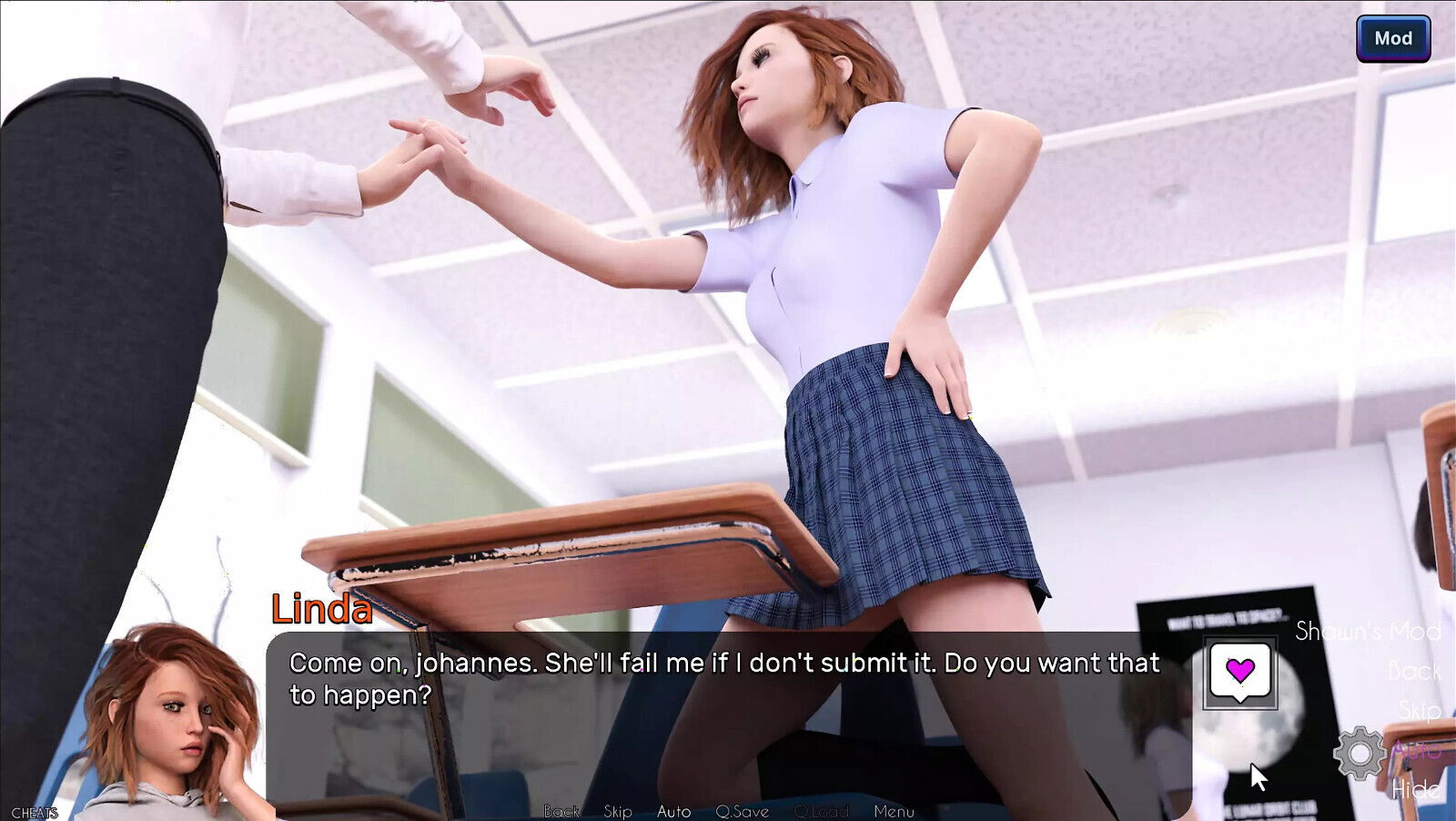
Task: Toggle Auto next to Q.Save
Action: click(673, 811)
